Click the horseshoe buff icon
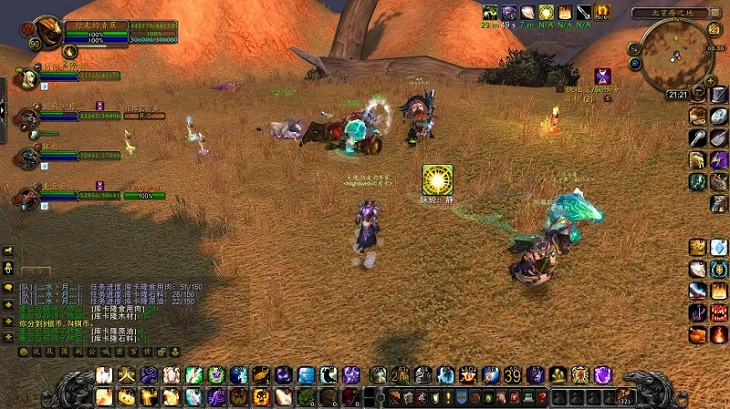Viewport: 730px width, 409px height. point(602,12)
